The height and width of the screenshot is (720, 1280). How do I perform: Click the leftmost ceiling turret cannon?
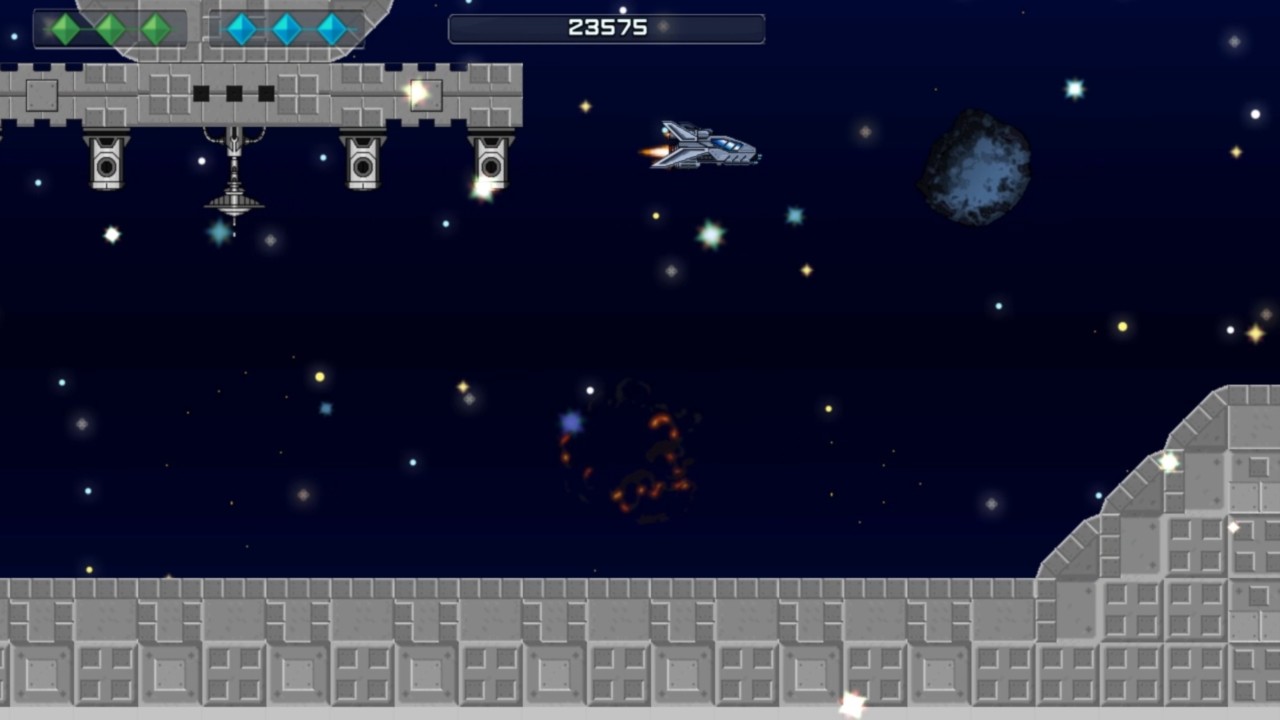(x=107, y=165)
